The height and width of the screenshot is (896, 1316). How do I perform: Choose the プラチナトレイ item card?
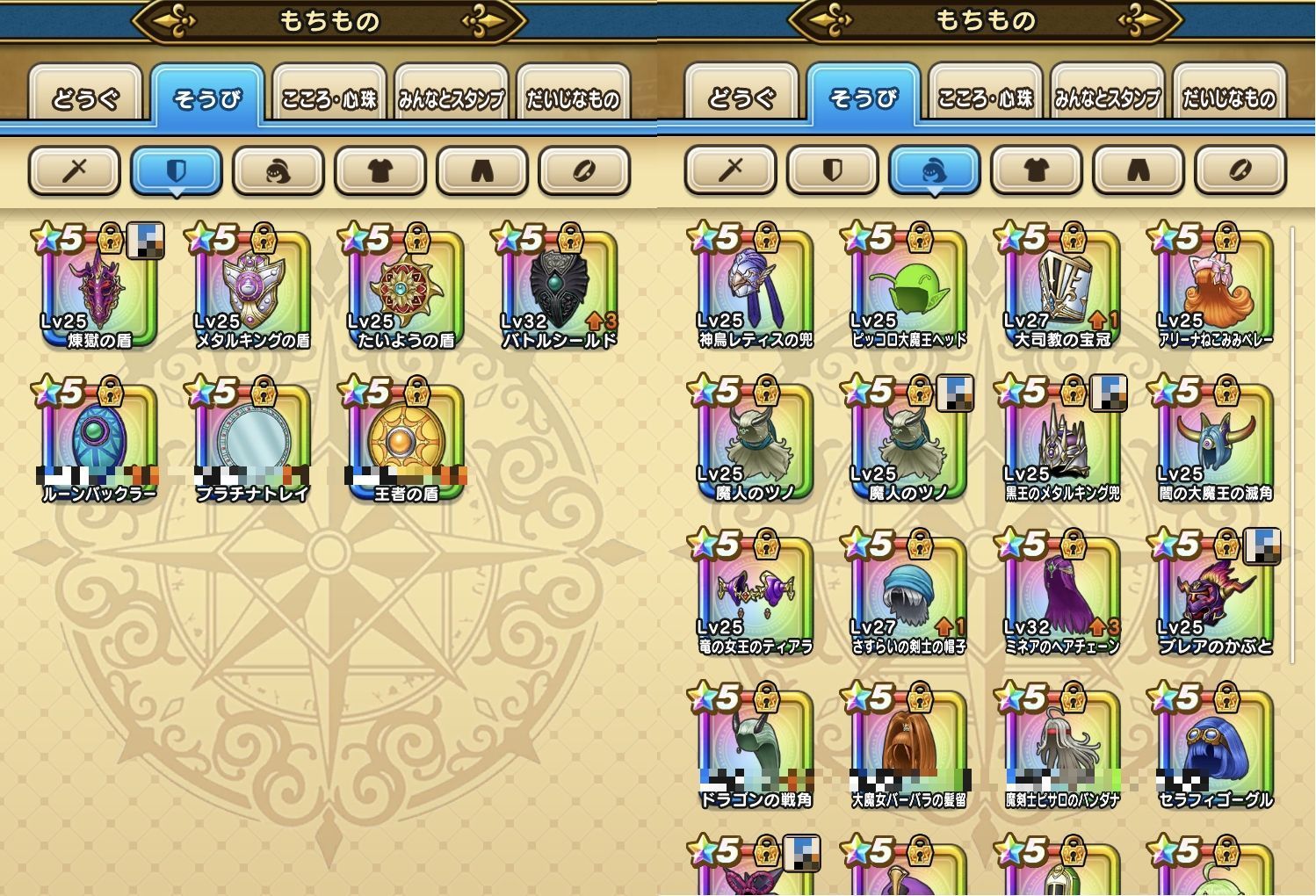[252, 443]
